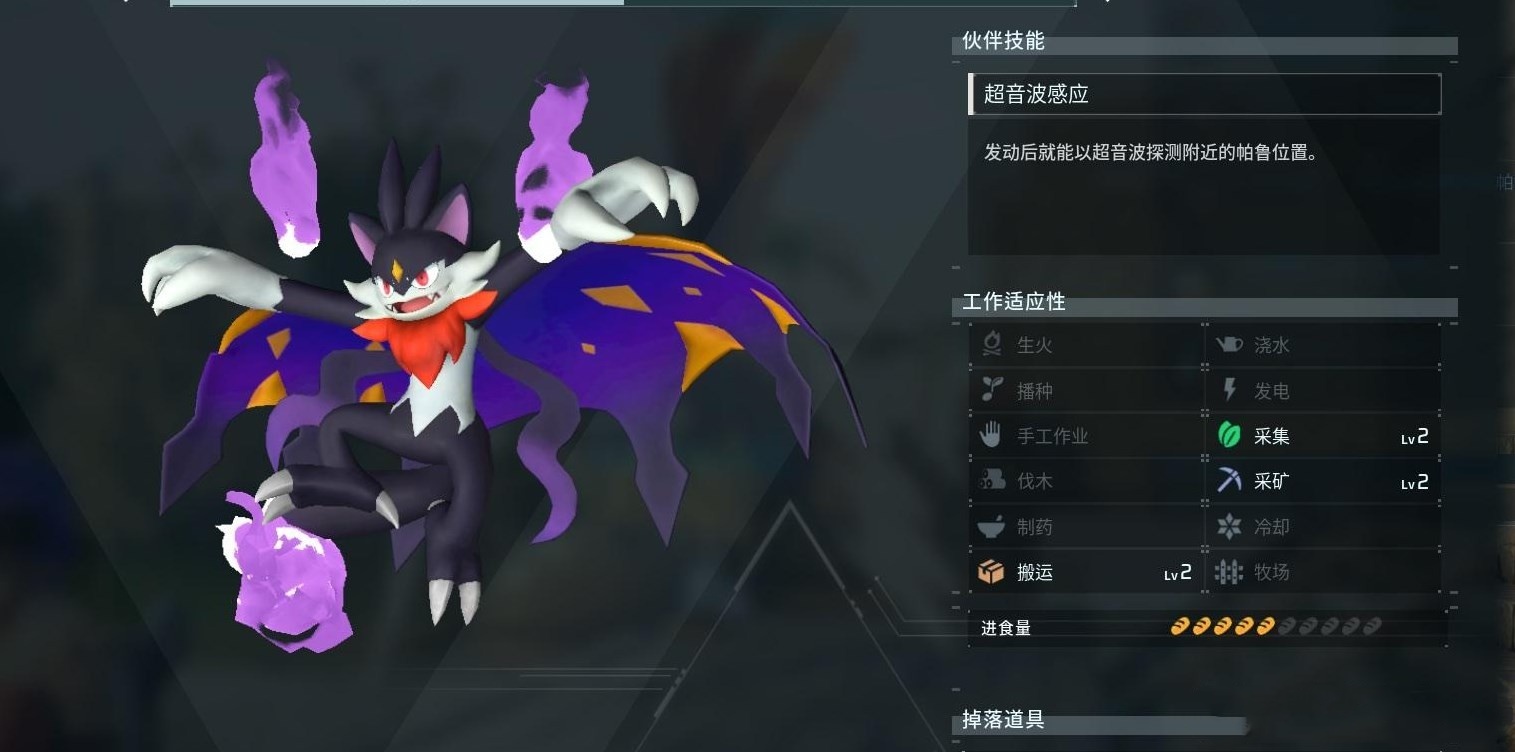Click the 播种 planting seedling icon
Screen dimensions: 1515x752
tap(990, 390)
